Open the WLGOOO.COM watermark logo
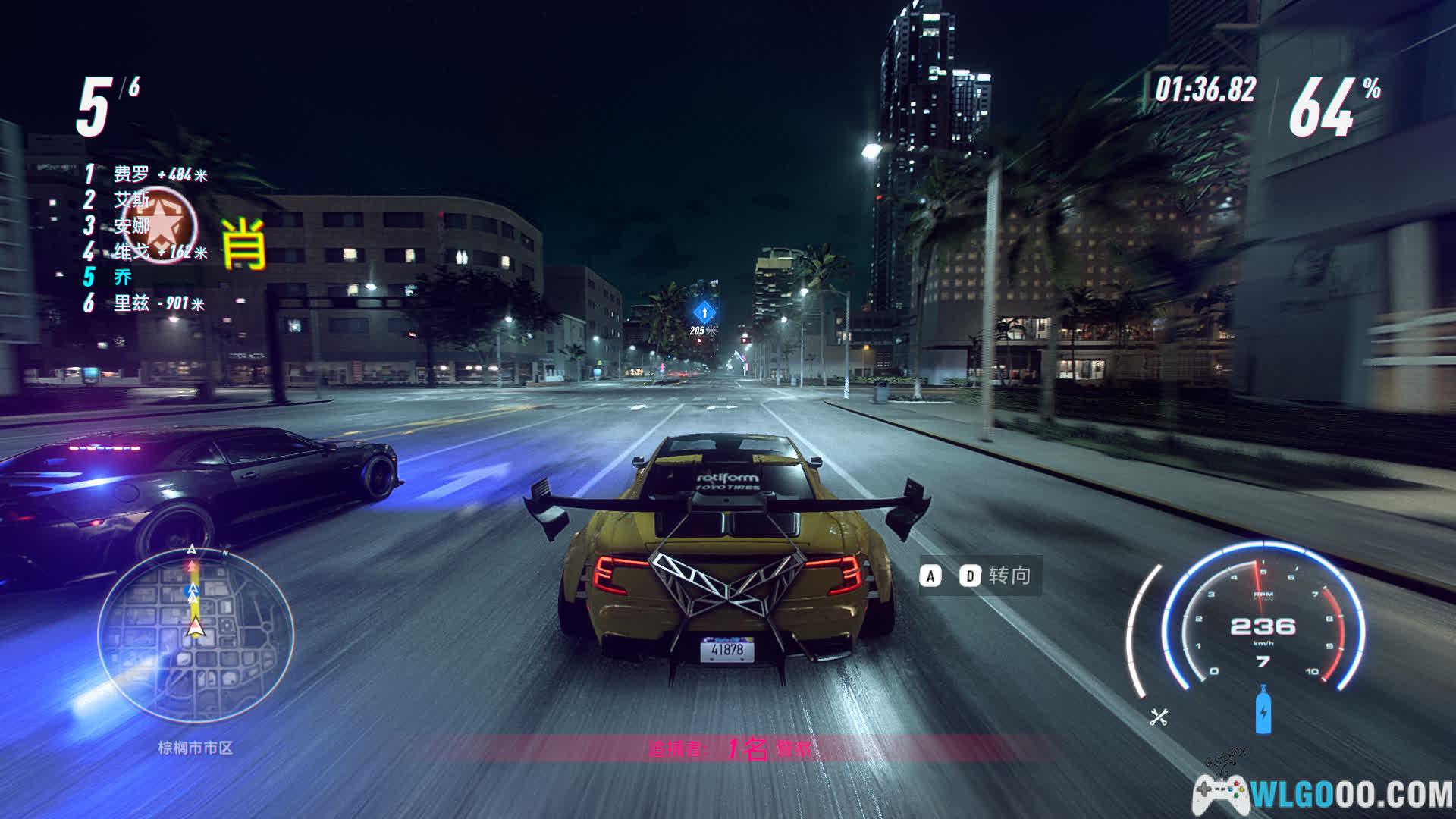The image size is (1456, 819). pos(1323,795)
